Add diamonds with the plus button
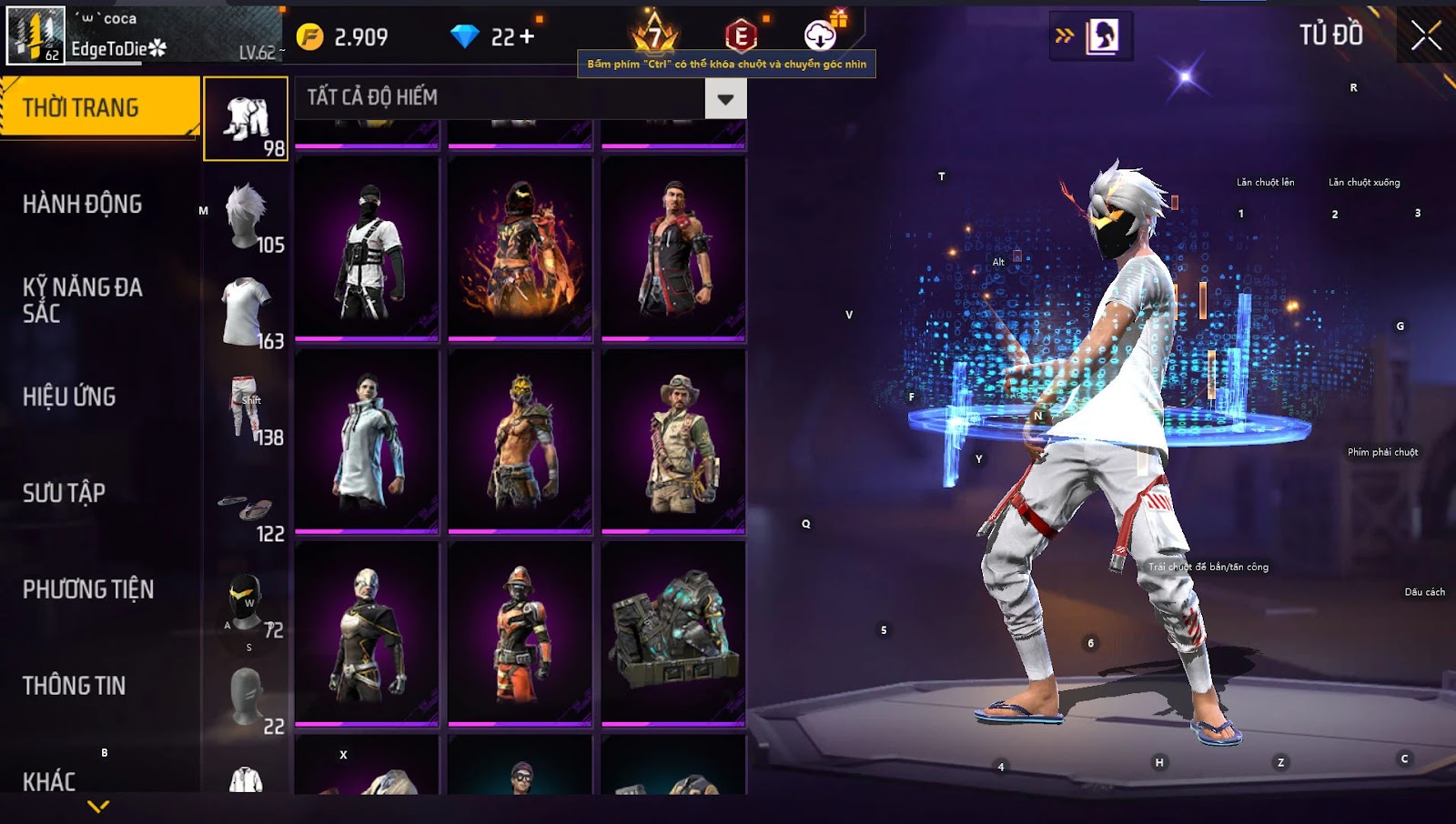This screenshot has width=1456, height=824. point(526,36)
